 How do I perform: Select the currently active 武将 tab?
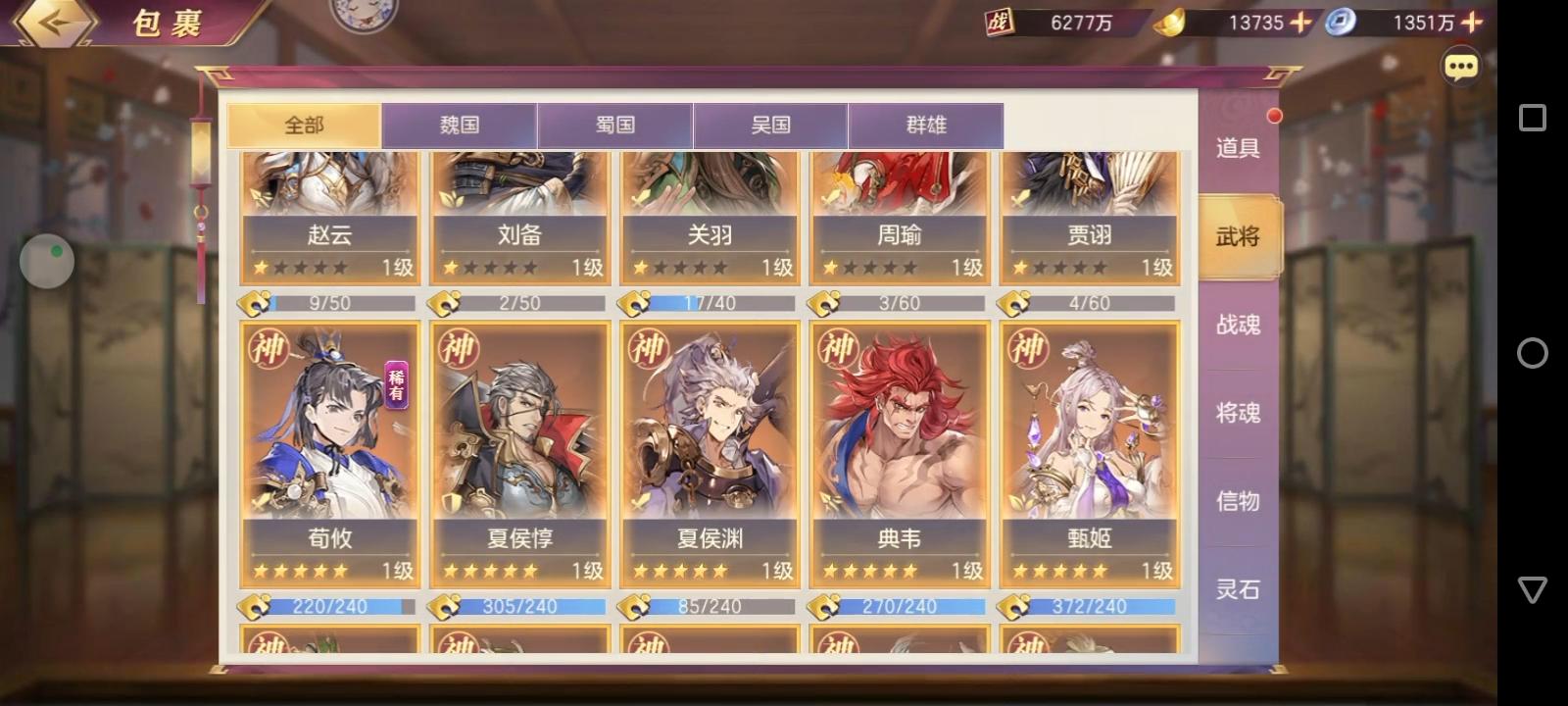[x=1239, y=236]
